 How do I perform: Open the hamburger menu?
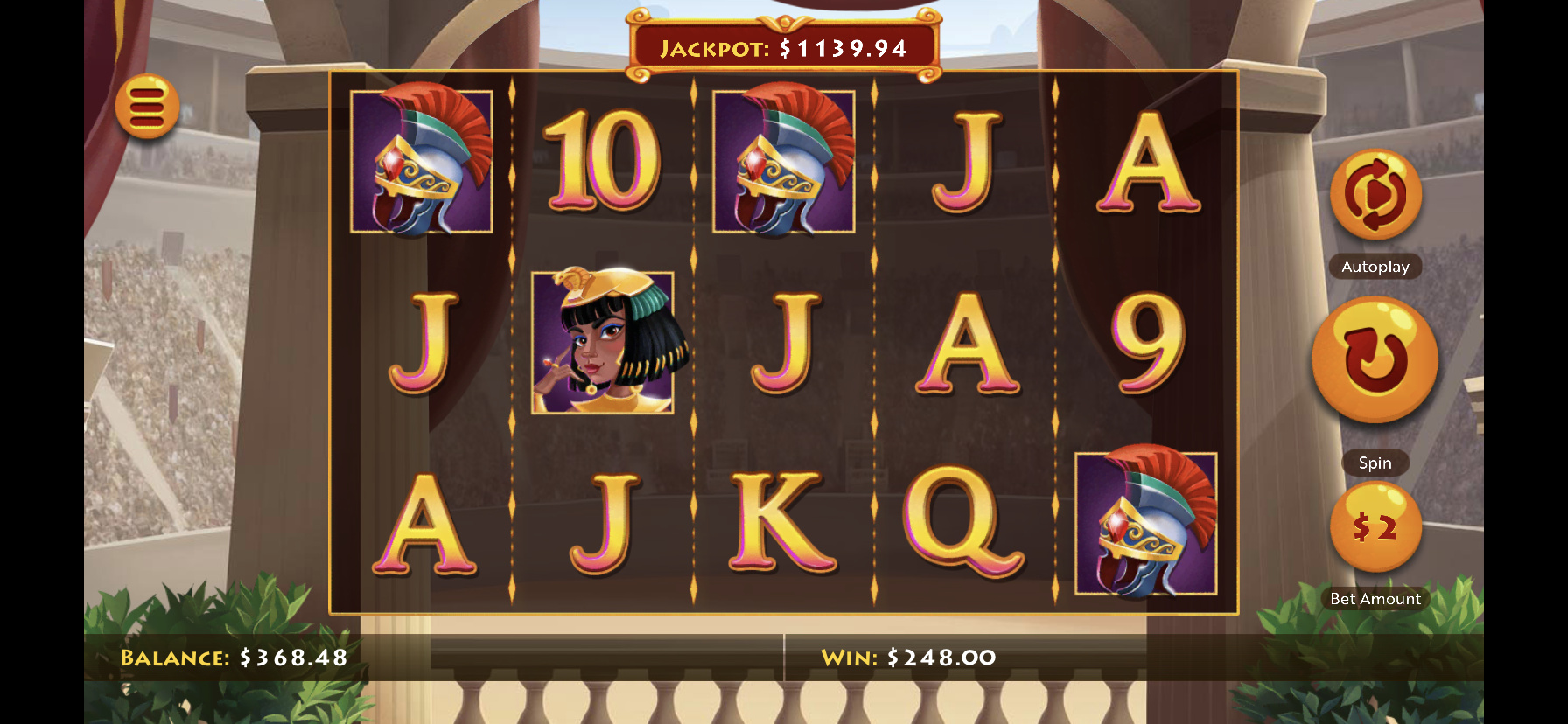tap(147, 107)
